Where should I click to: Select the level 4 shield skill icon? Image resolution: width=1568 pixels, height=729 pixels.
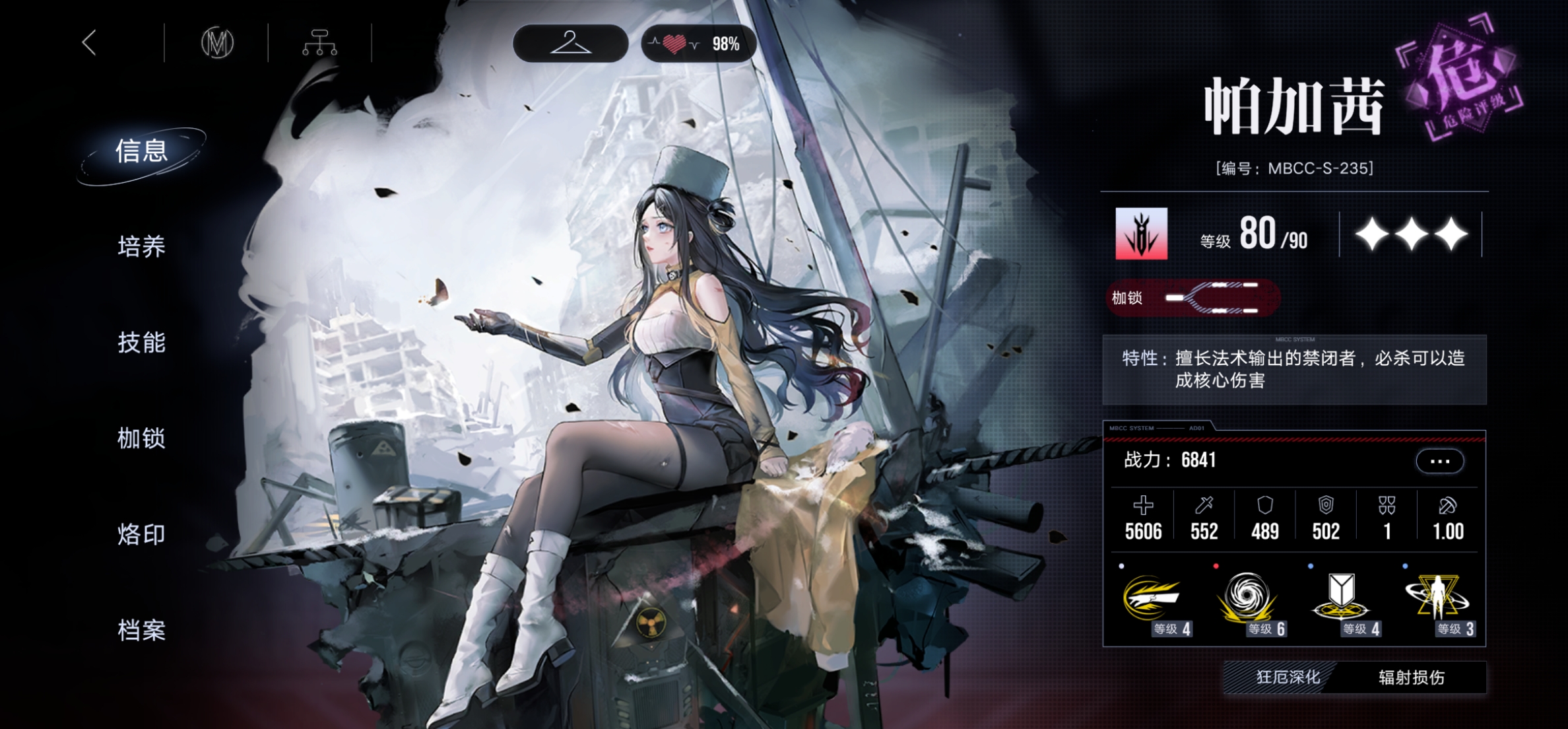pos(1342,600)
